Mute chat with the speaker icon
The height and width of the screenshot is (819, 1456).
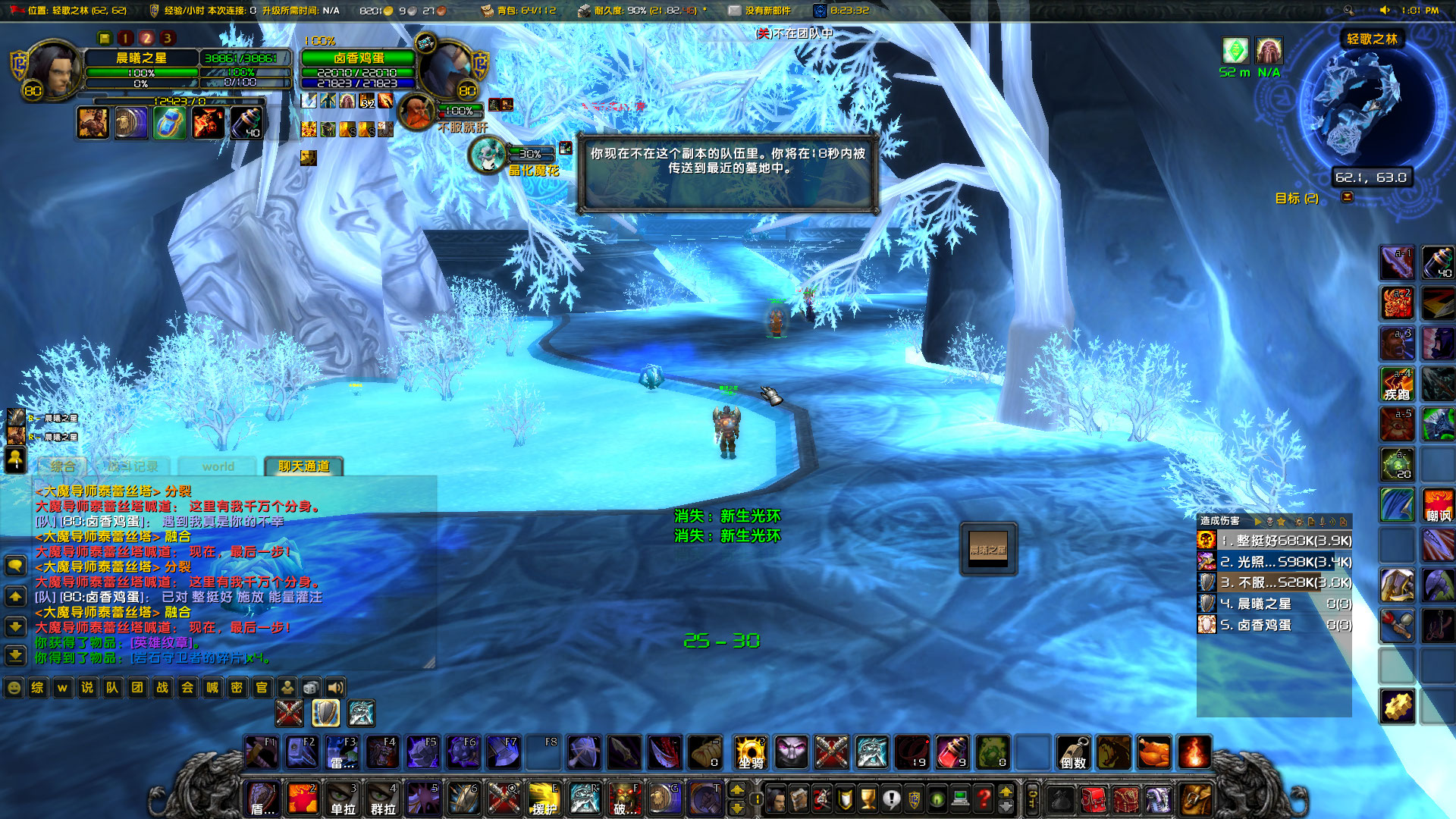point(336,689)
